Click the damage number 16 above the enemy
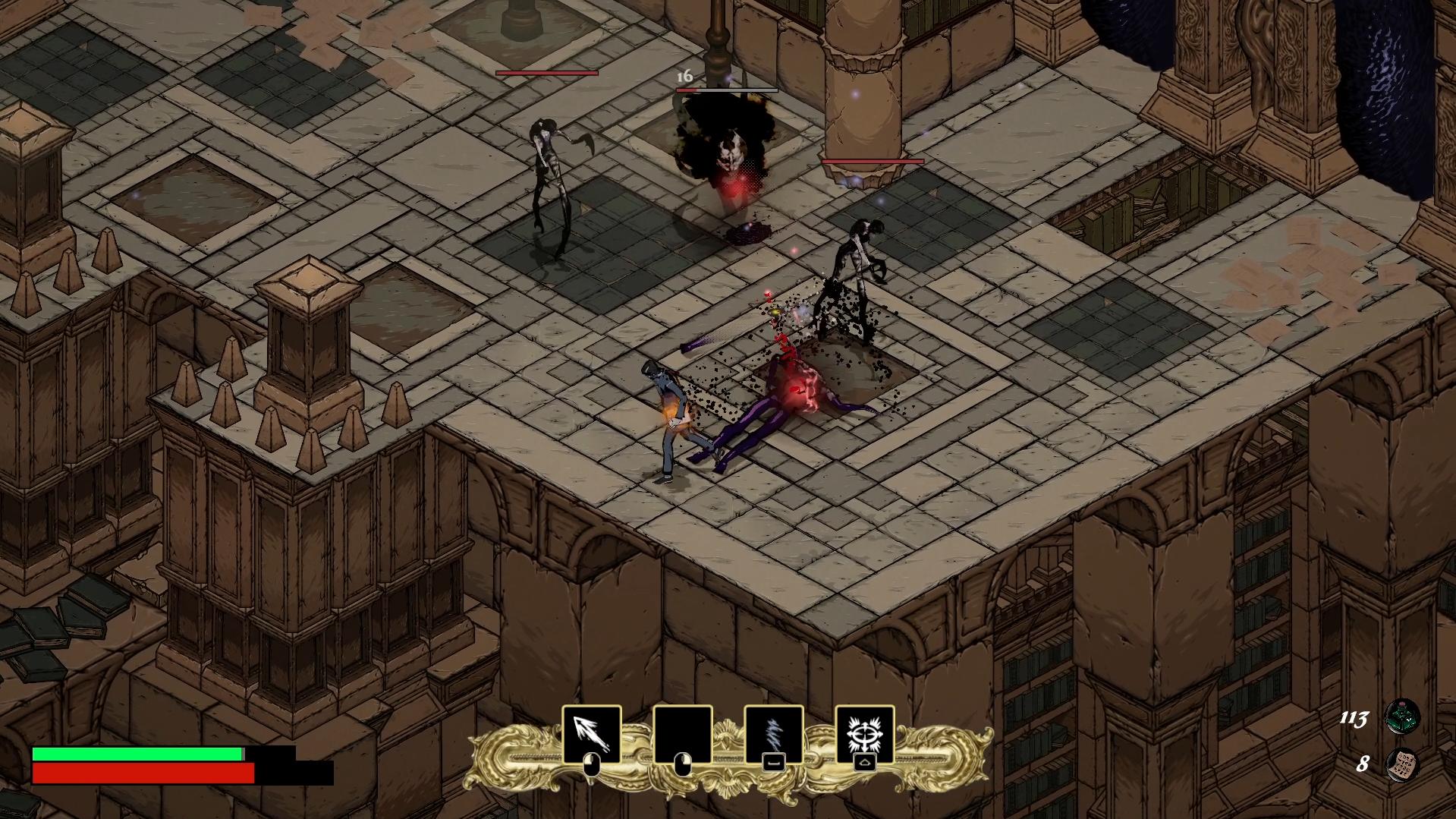 point(684,76)
